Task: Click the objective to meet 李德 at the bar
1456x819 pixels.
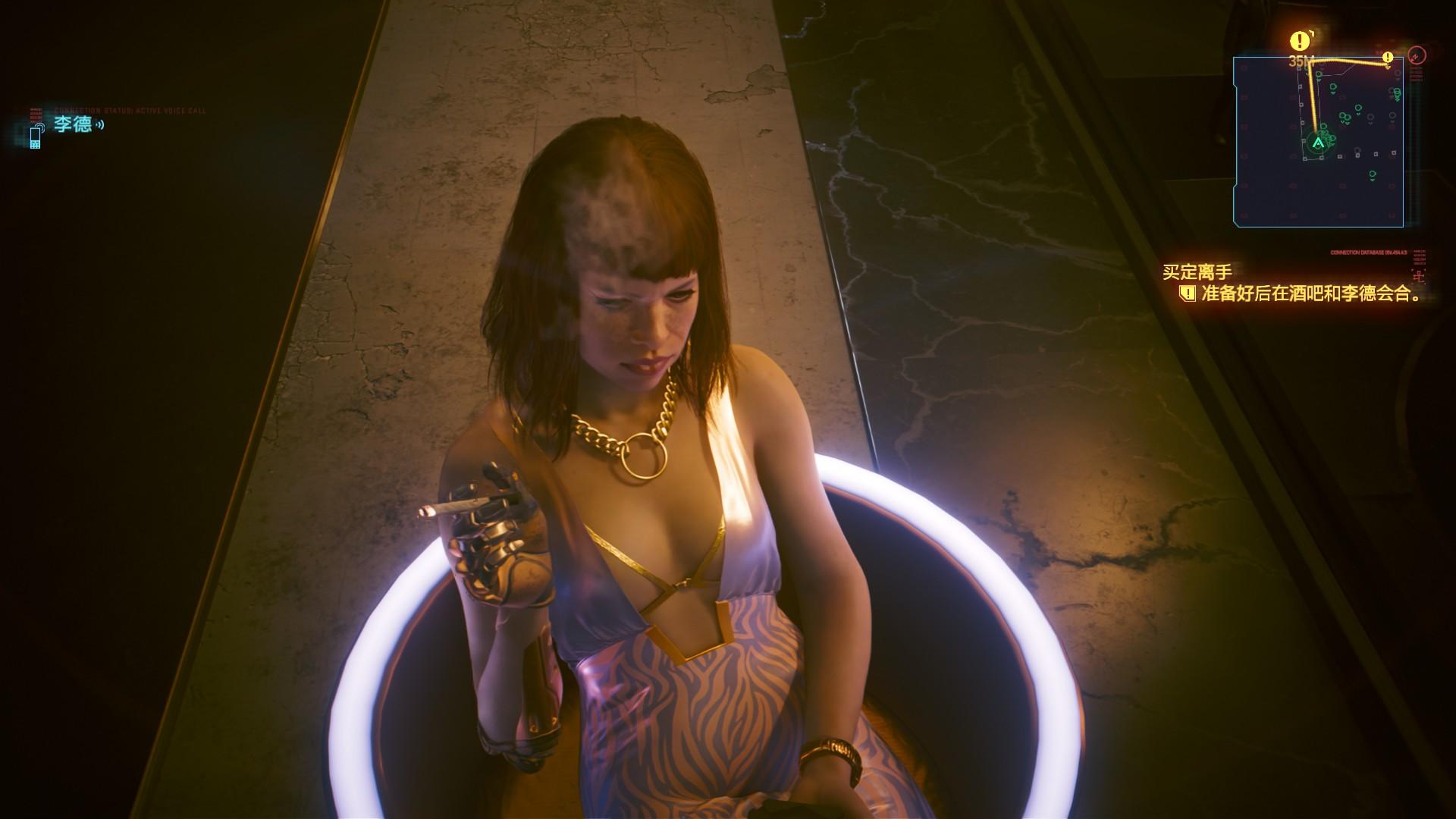Action: pos(1311,294)
